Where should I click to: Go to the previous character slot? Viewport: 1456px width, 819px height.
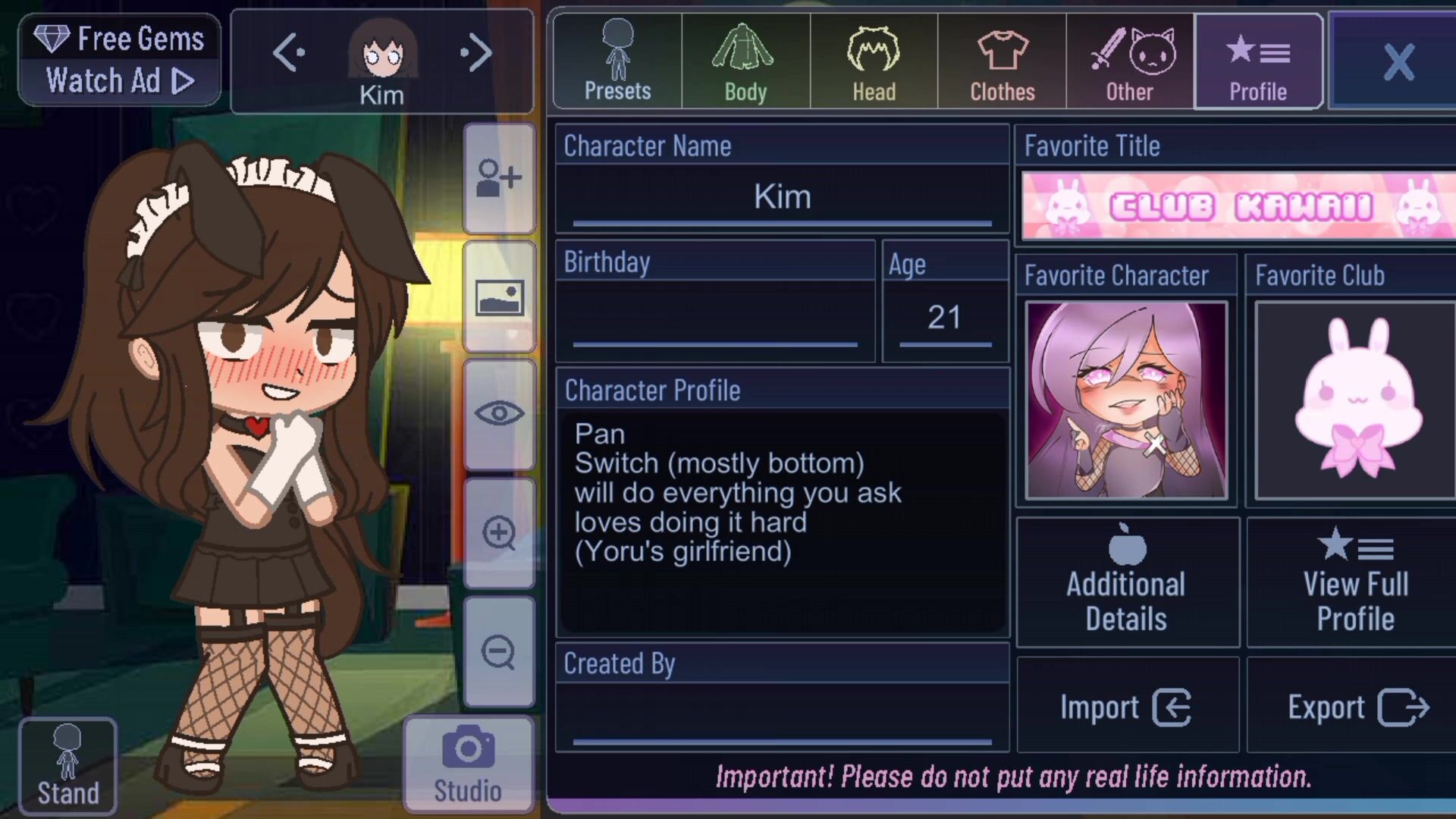pyautogui.click(x=288, y=53)
